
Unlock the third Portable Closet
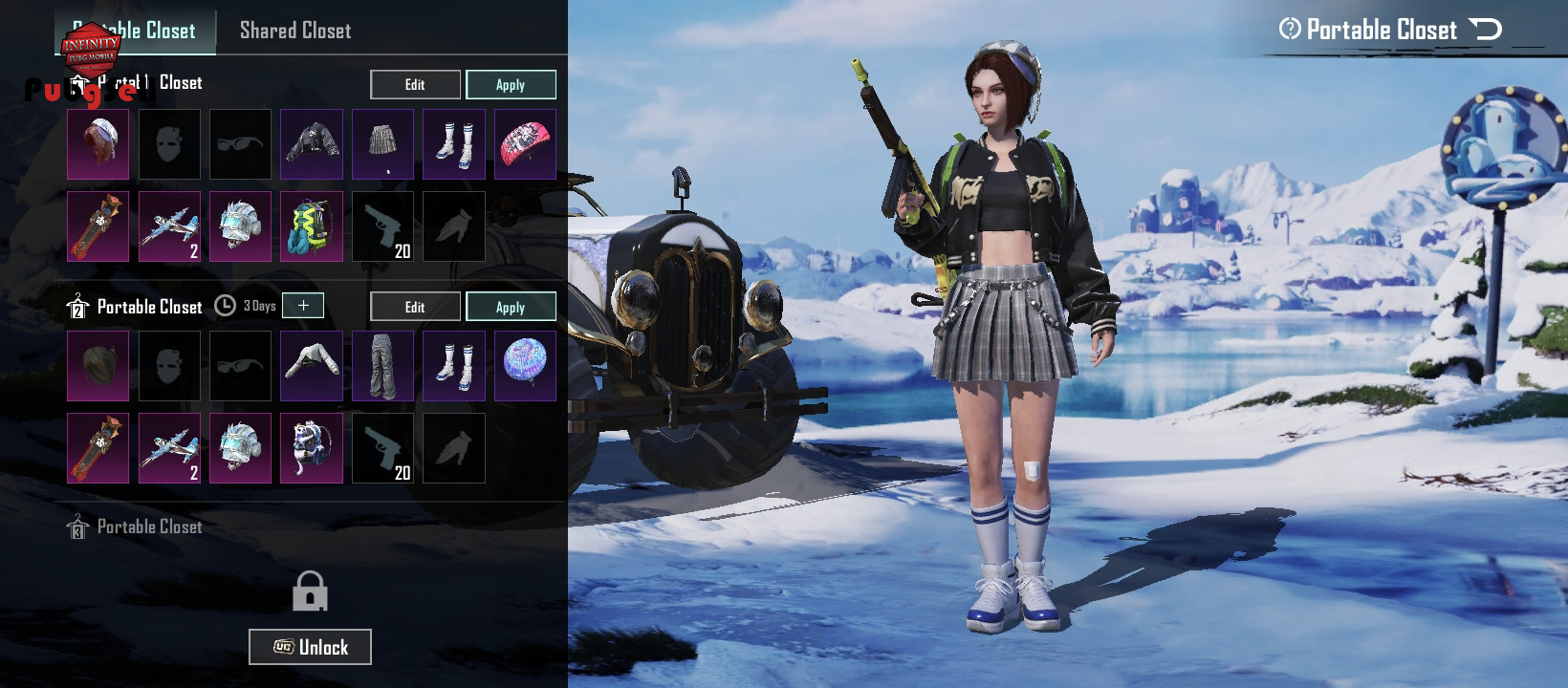(310, 647)
